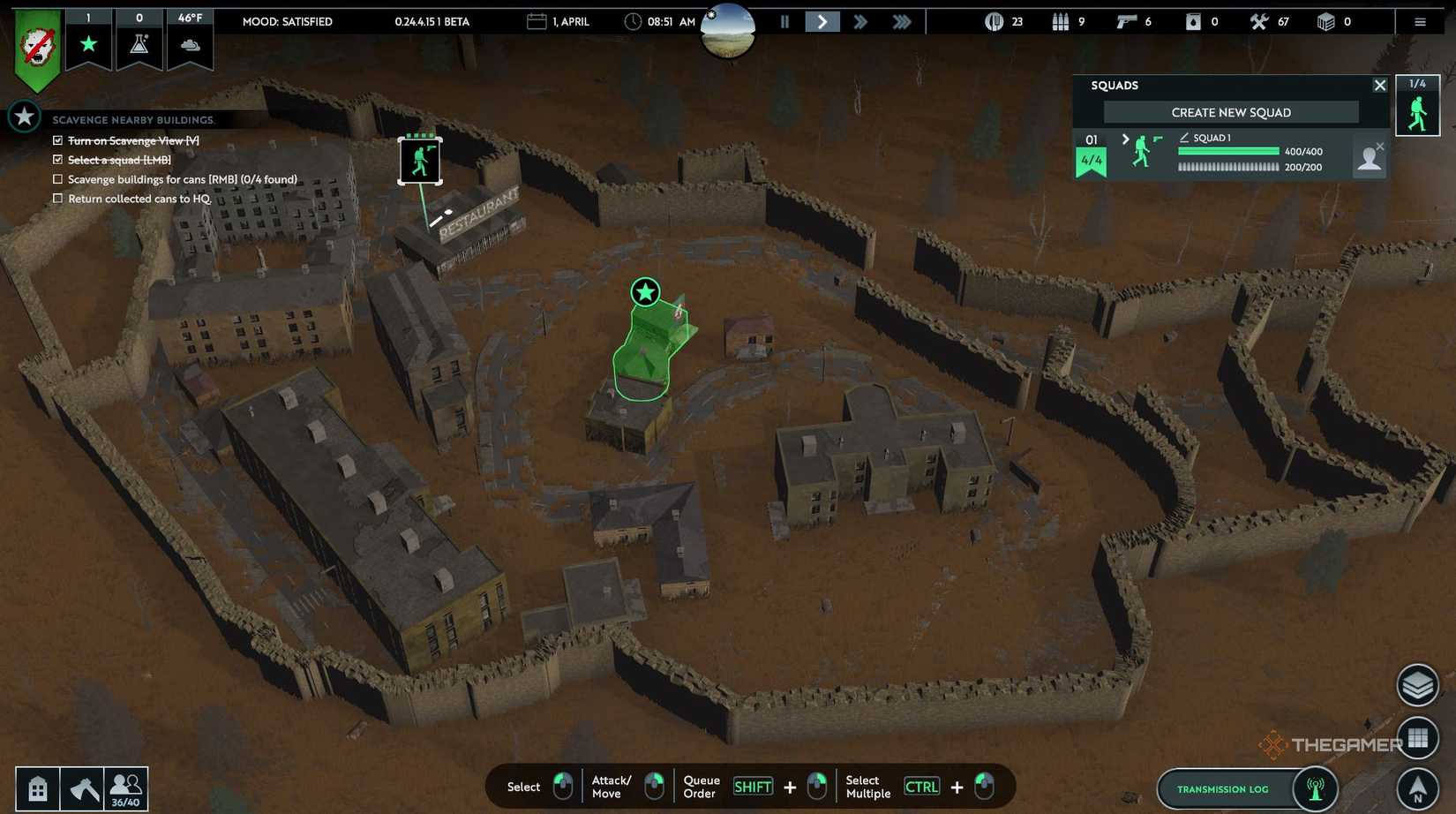Uncheck the 'Turn on Scavenge View' task

57,139
